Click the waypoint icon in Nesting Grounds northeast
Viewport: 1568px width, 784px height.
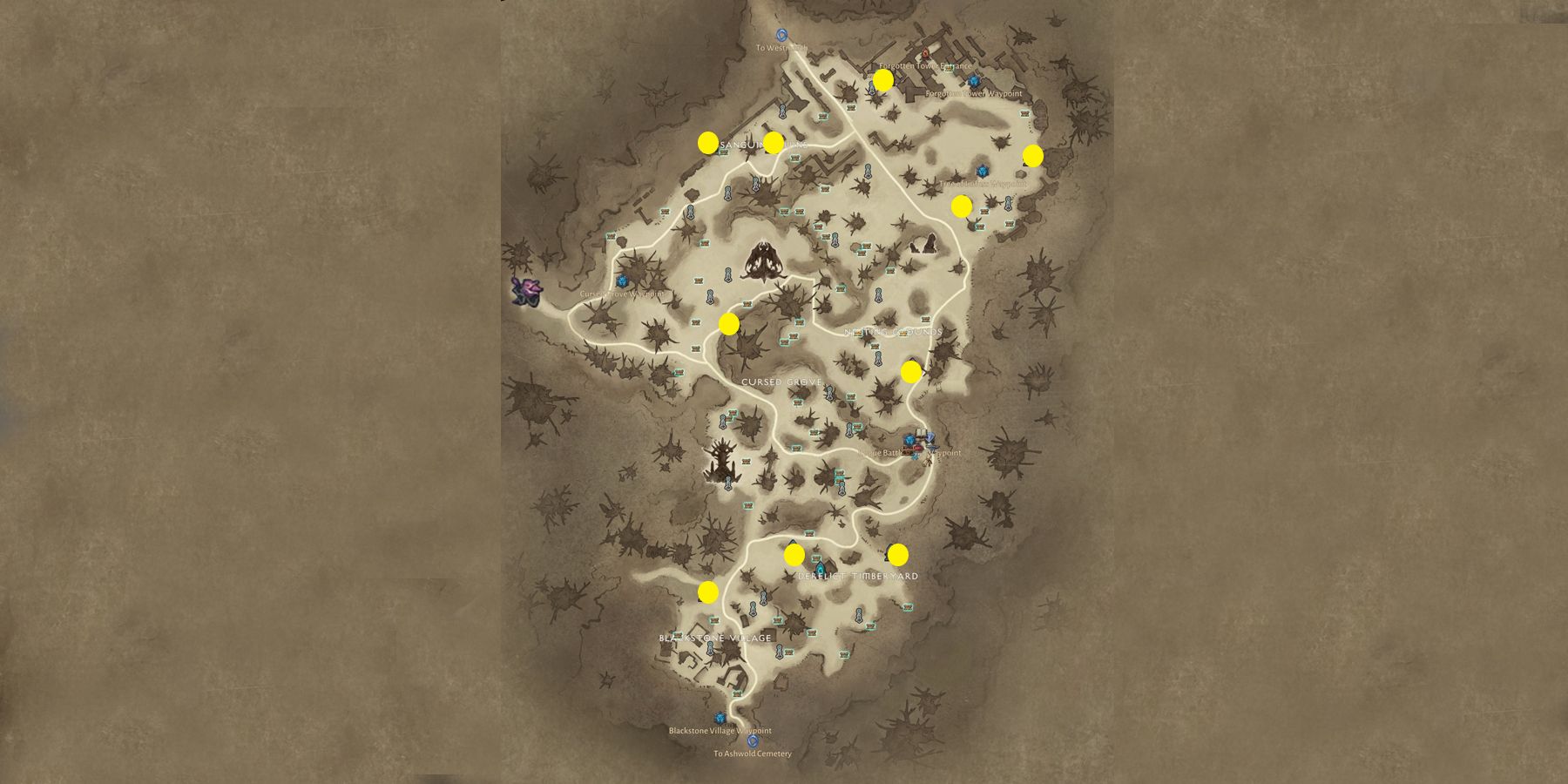pyautogui.click(x=984, y=172)
